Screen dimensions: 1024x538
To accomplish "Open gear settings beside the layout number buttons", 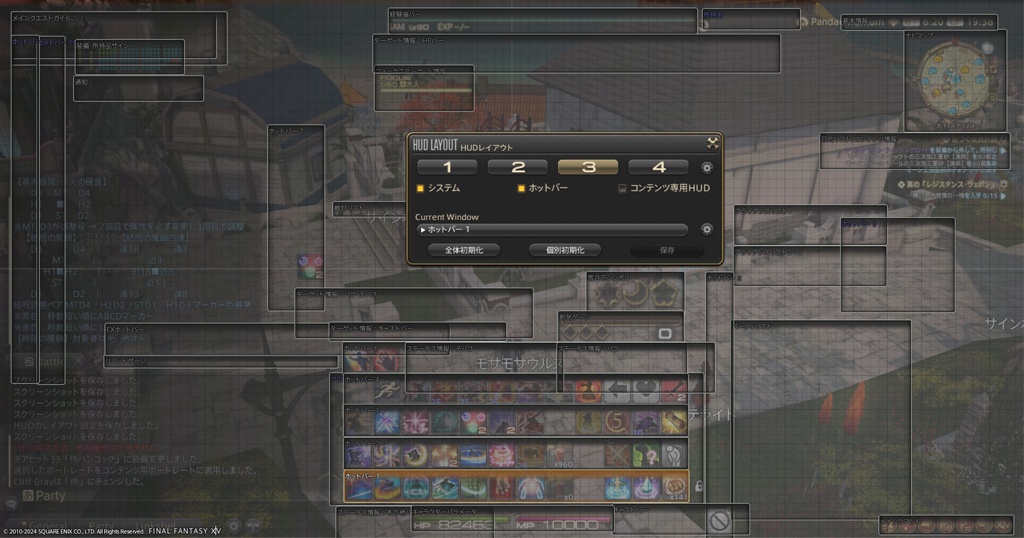I will tap(707, 168).
